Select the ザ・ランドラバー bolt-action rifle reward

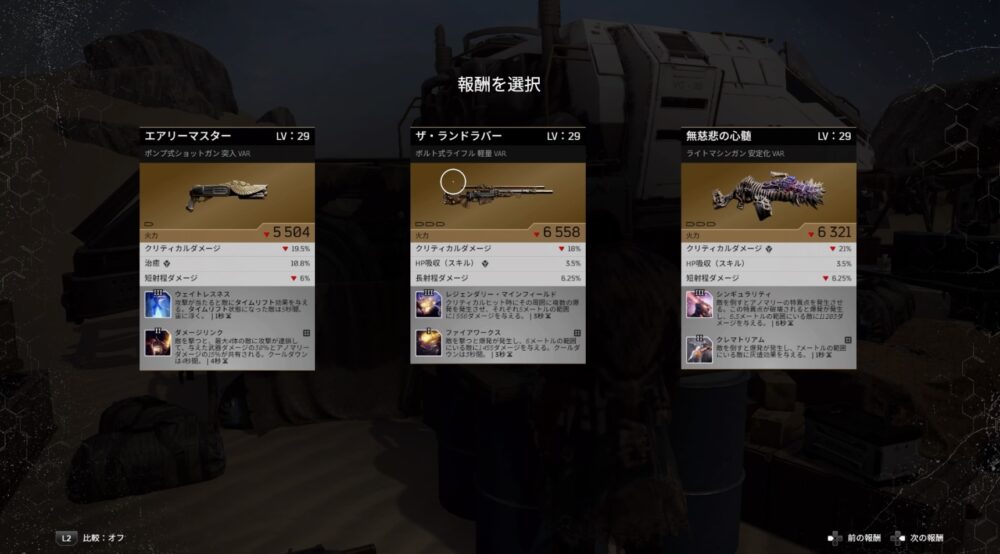click(x=498, y=136)
